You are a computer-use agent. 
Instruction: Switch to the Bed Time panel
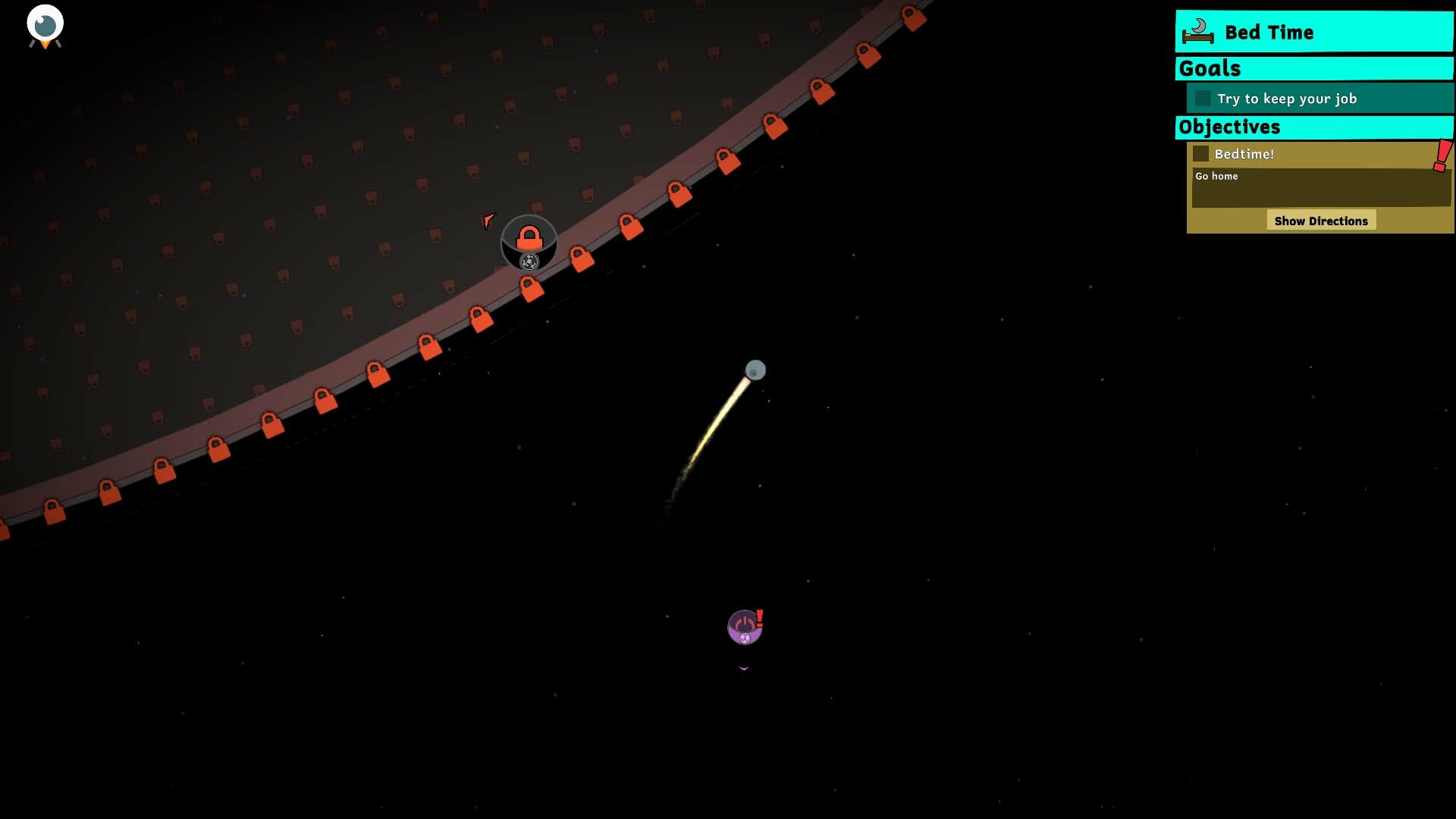point(1314,32)
